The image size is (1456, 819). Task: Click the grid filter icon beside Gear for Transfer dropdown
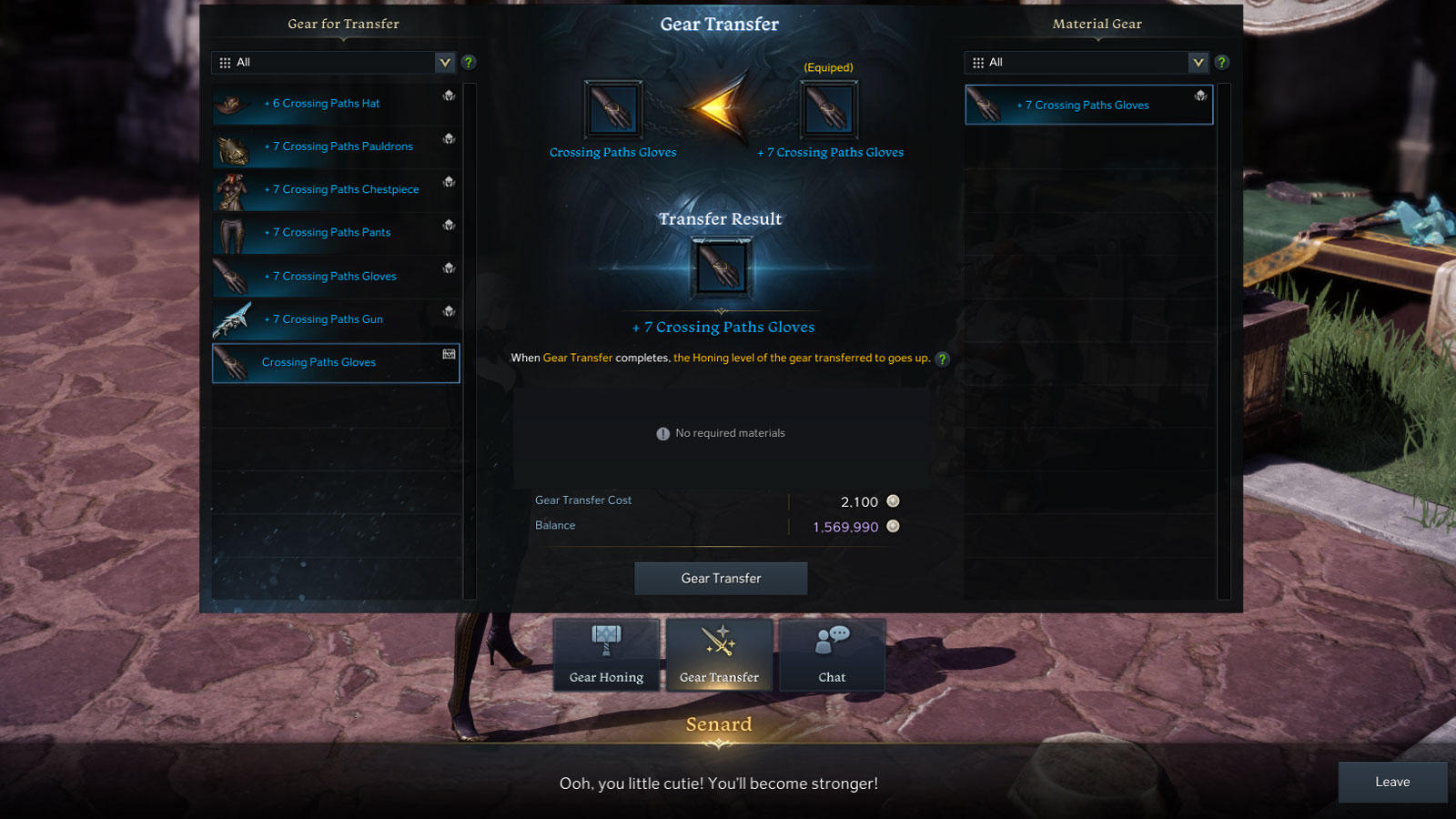pos(225,62)
